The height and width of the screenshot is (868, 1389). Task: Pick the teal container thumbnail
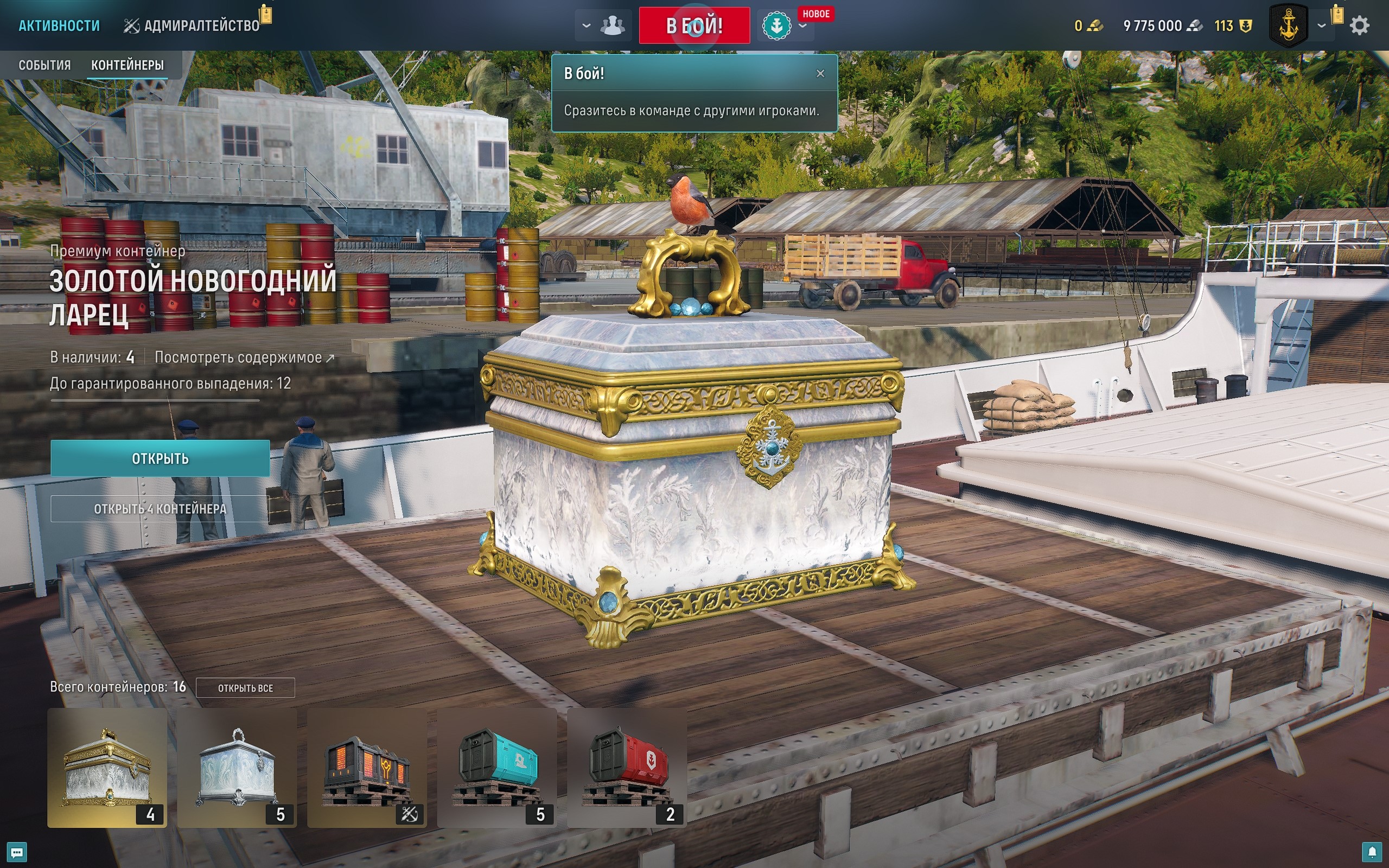click(x=497, y=768)
